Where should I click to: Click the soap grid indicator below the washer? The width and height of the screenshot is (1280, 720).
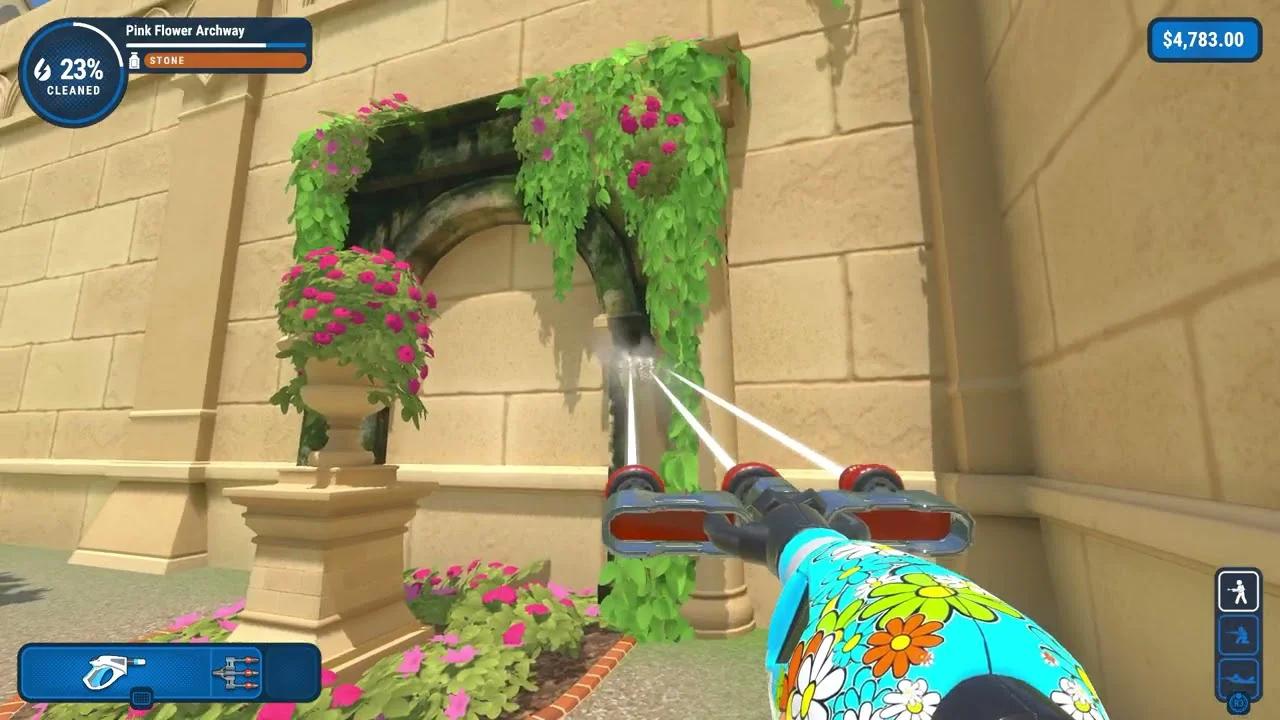[142, 698]
